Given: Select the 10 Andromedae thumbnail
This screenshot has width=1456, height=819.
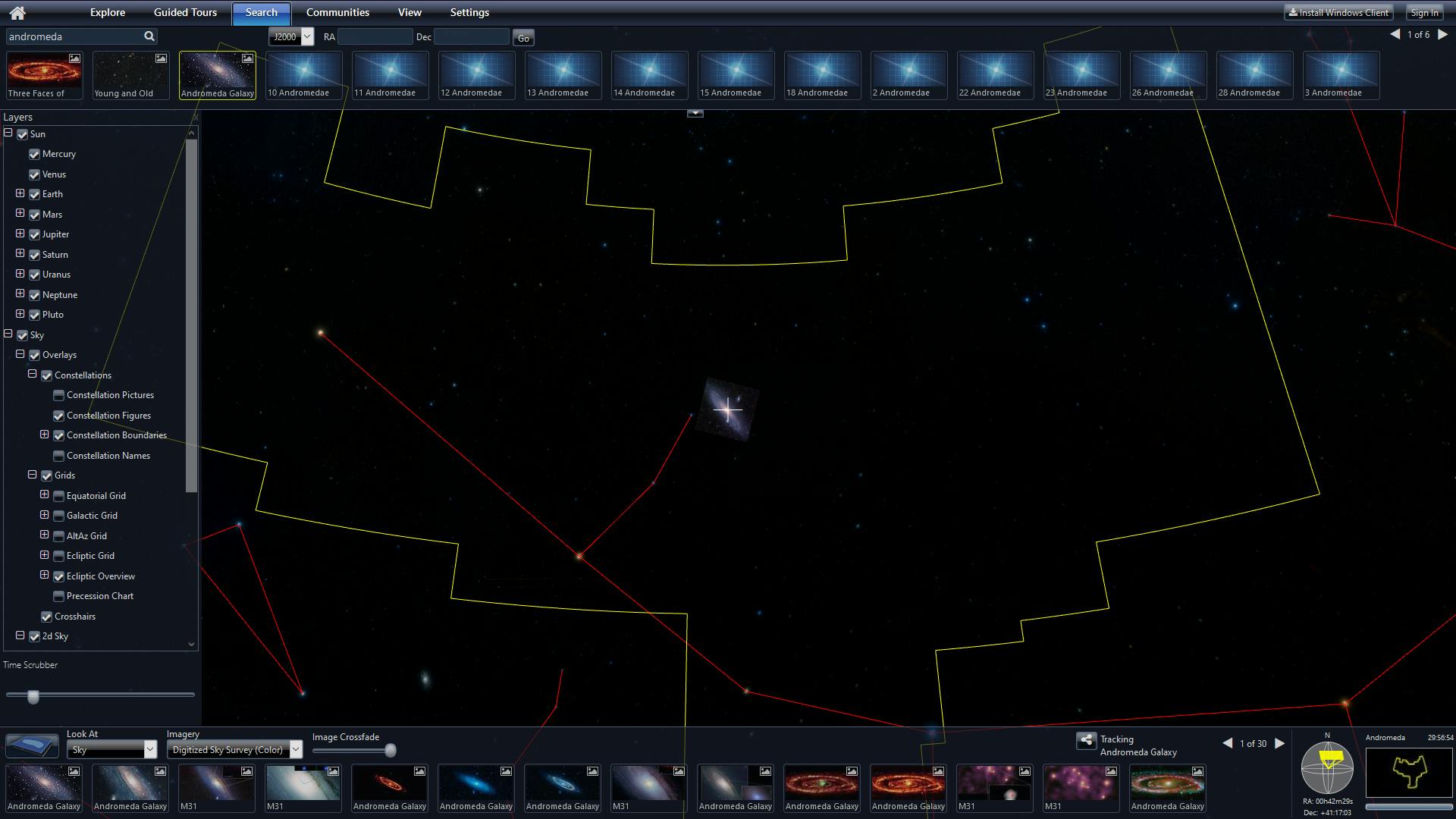Looking at the screenshot, I should [304, 75].
